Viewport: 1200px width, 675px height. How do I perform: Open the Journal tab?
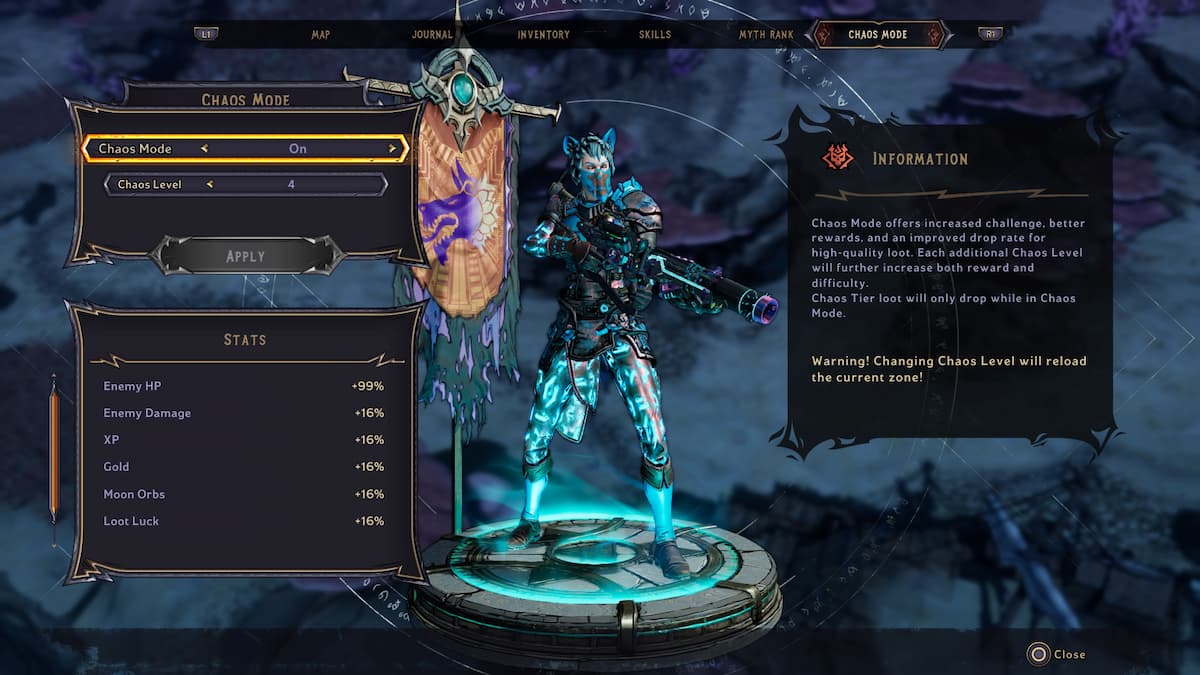pyautogui.click(x=432, y=34)
